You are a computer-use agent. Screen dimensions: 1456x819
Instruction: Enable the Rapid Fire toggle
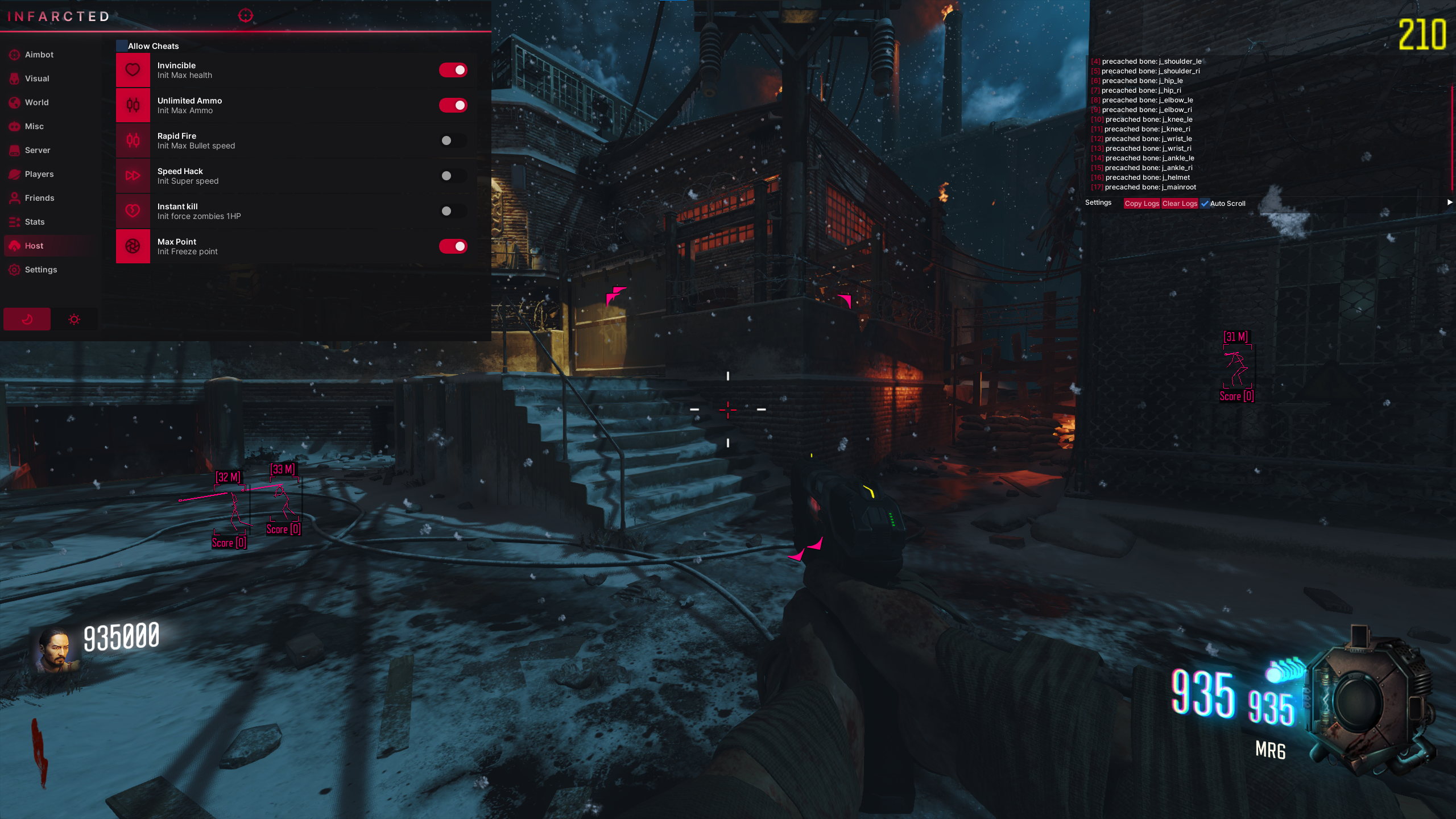(453, 140)
